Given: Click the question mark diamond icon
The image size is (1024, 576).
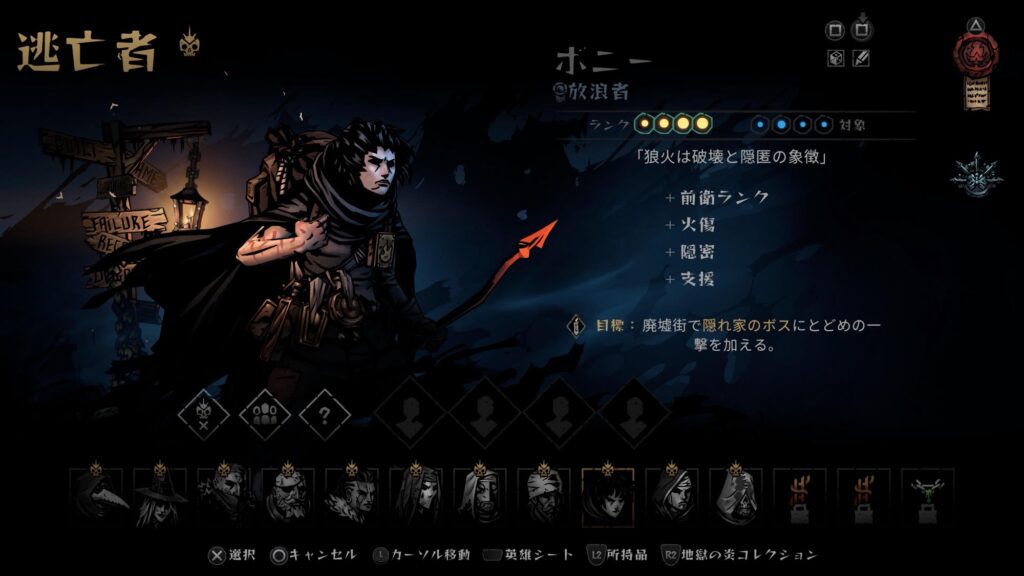Looking at the screenshot, I should 325,414.
